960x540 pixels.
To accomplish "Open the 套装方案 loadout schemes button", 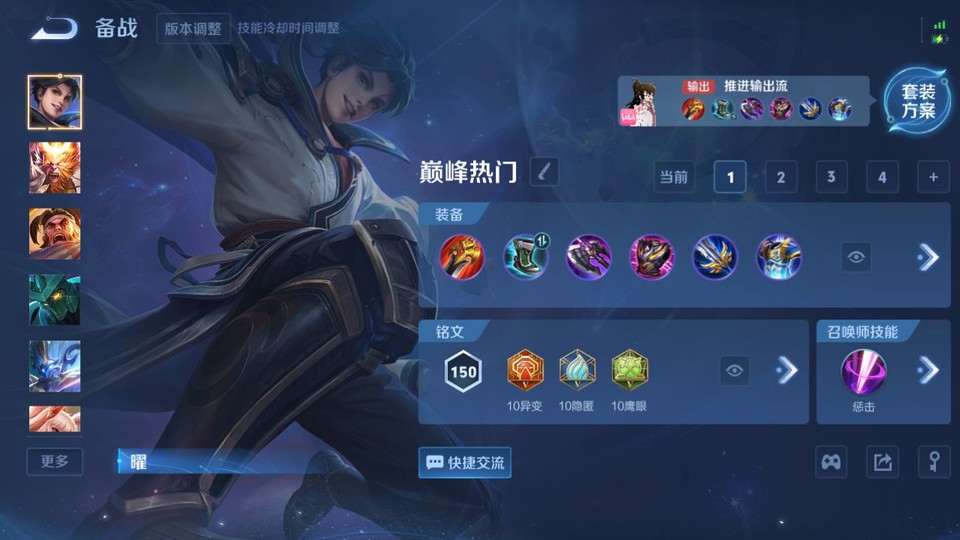I will click(x=917, y=101).
